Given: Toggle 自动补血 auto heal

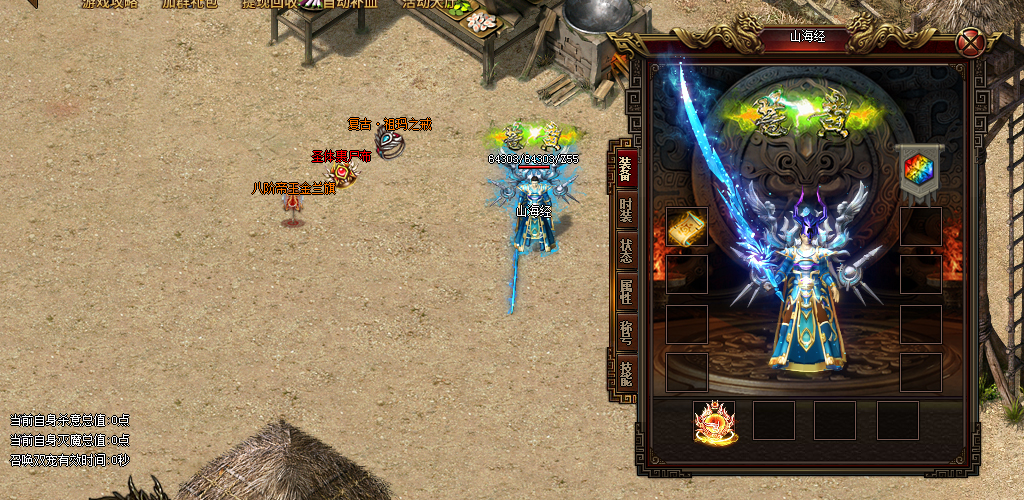Looking at the screenshot, I should pos(348,4).
